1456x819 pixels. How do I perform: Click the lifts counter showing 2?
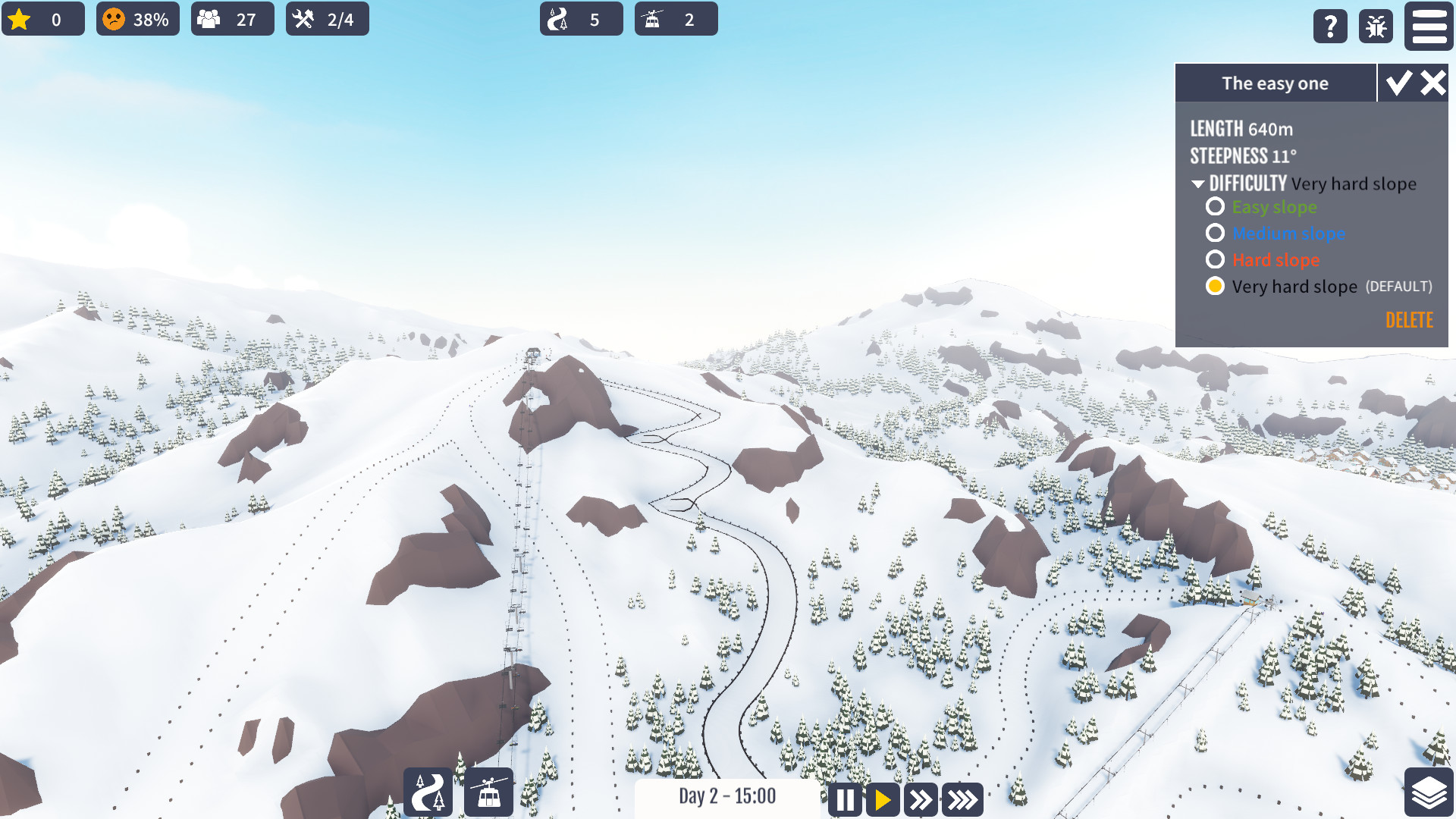click(676, 19)
